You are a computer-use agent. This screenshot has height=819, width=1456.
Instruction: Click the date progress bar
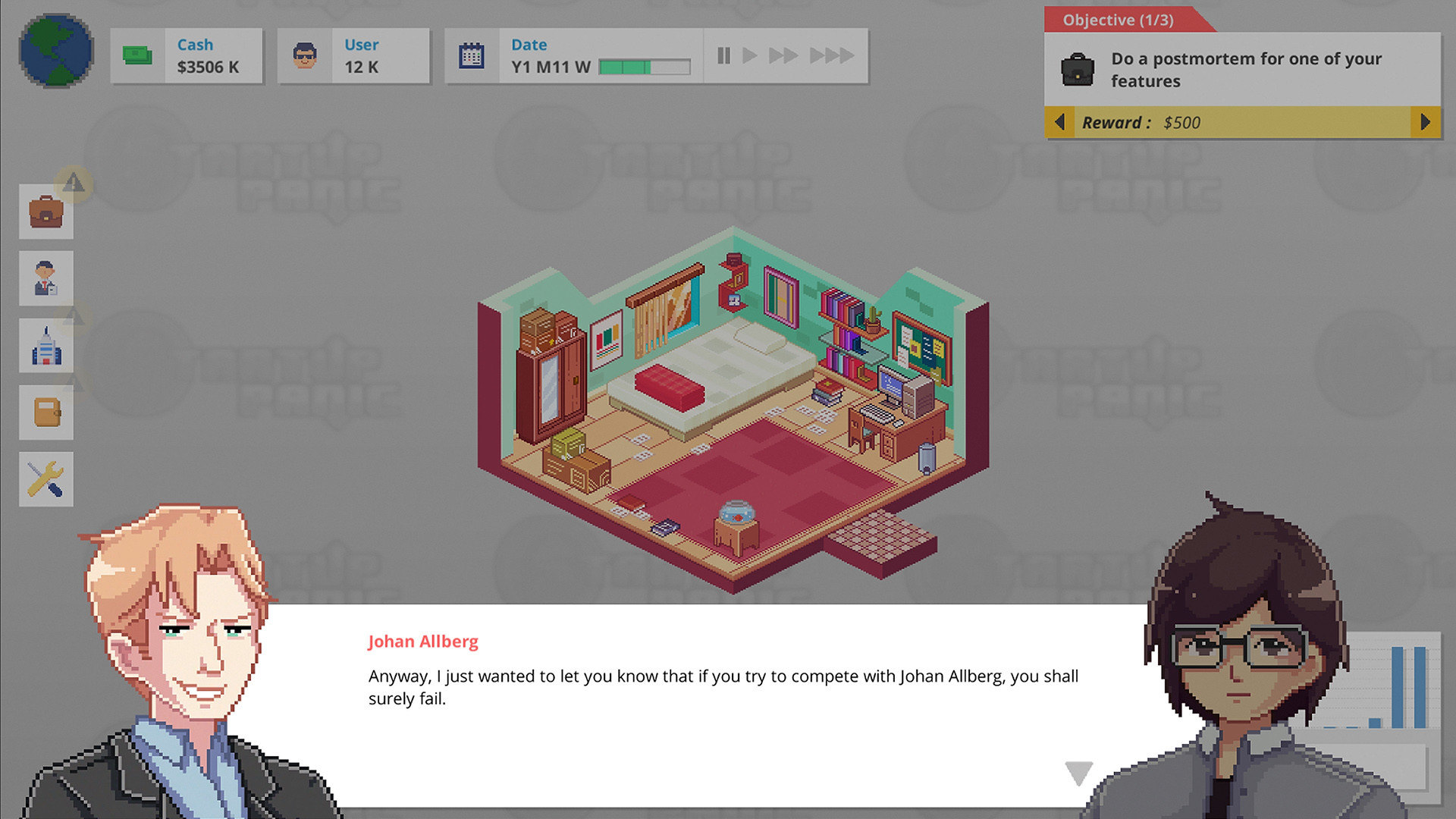643,67
